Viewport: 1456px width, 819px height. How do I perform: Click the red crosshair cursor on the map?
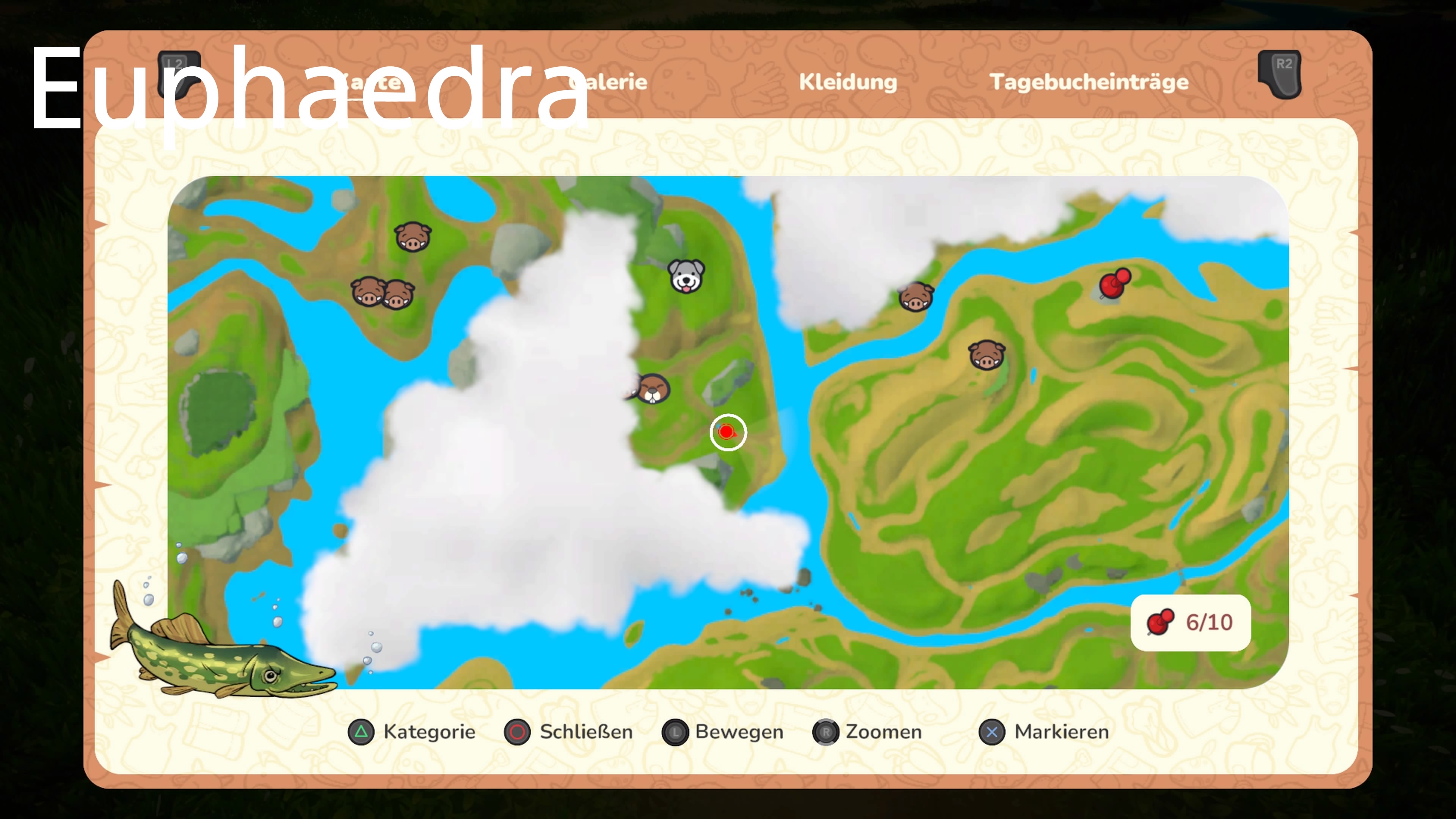pyautogui.click(x=728, y=432)
